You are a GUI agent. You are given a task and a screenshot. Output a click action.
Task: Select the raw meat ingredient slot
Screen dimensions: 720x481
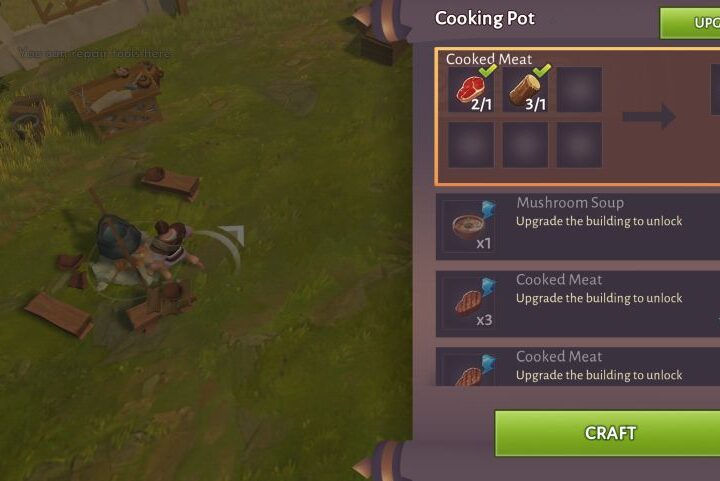pos(470,90)
